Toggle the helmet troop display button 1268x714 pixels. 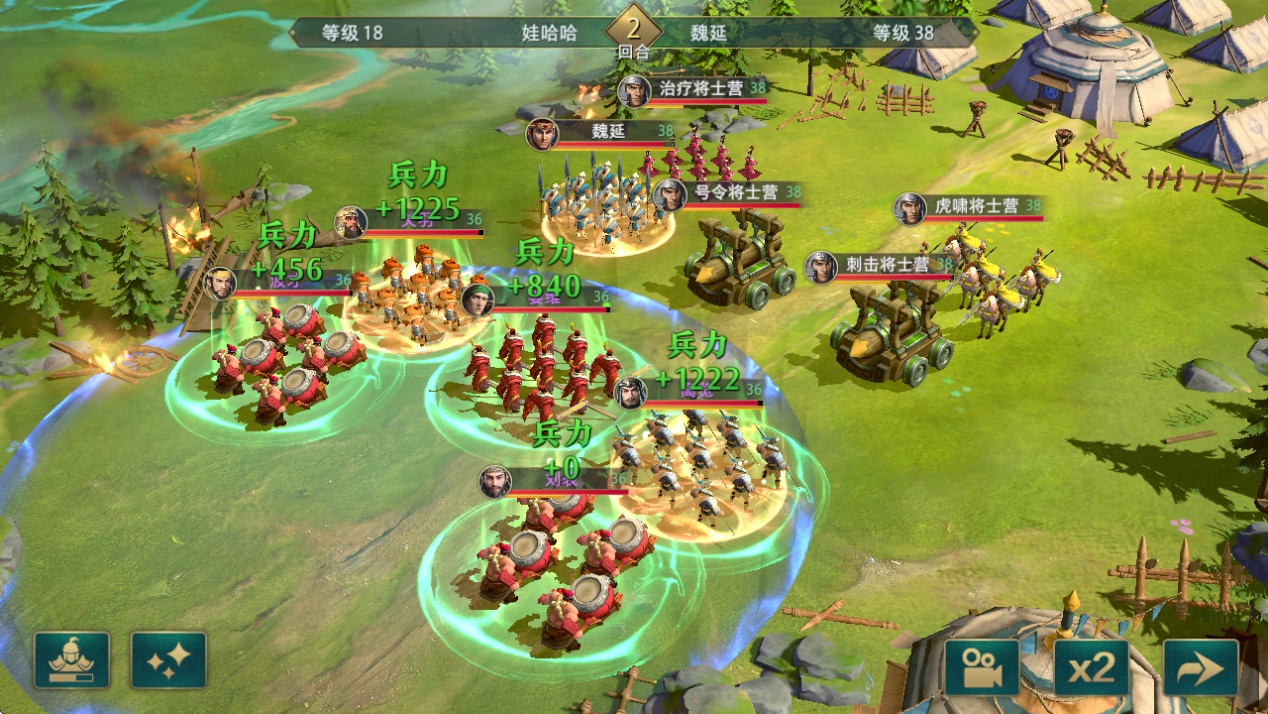[72, 660]
